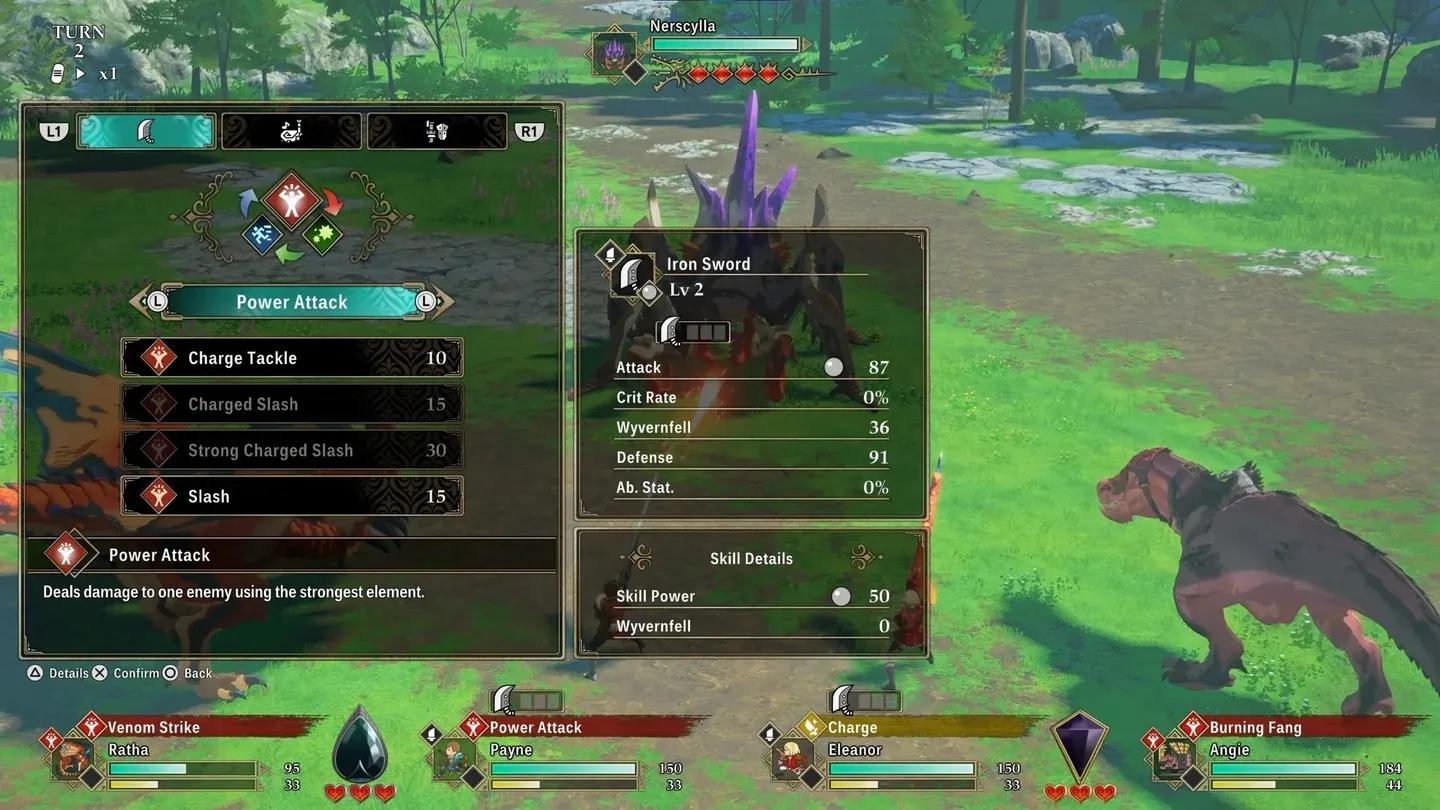This screenshot has height=810, width=1440.
Task: Click the Iron Sword weapon icon
Action: pos(633,274)
